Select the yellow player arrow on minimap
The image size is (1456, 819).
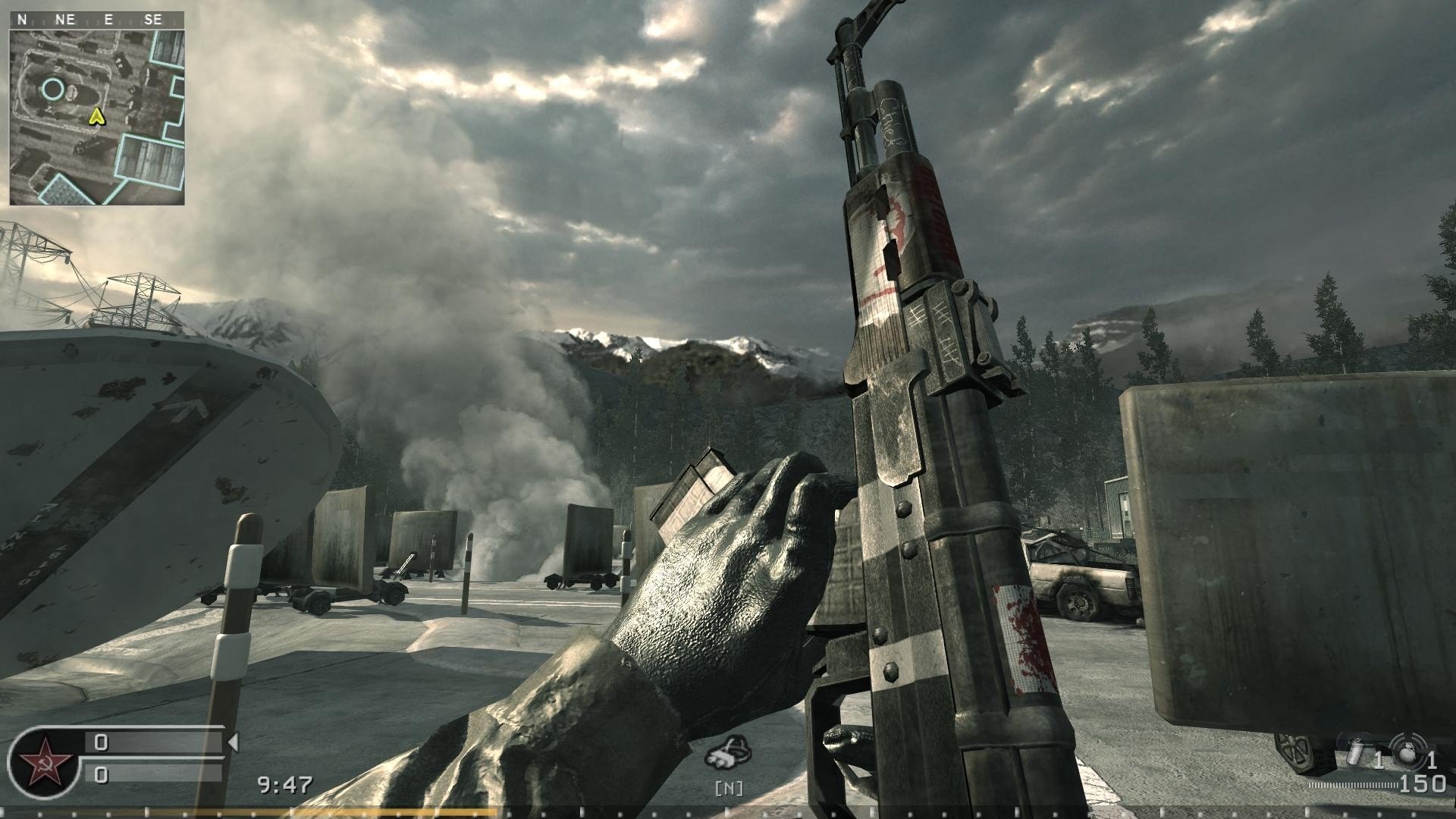point(96,116)
